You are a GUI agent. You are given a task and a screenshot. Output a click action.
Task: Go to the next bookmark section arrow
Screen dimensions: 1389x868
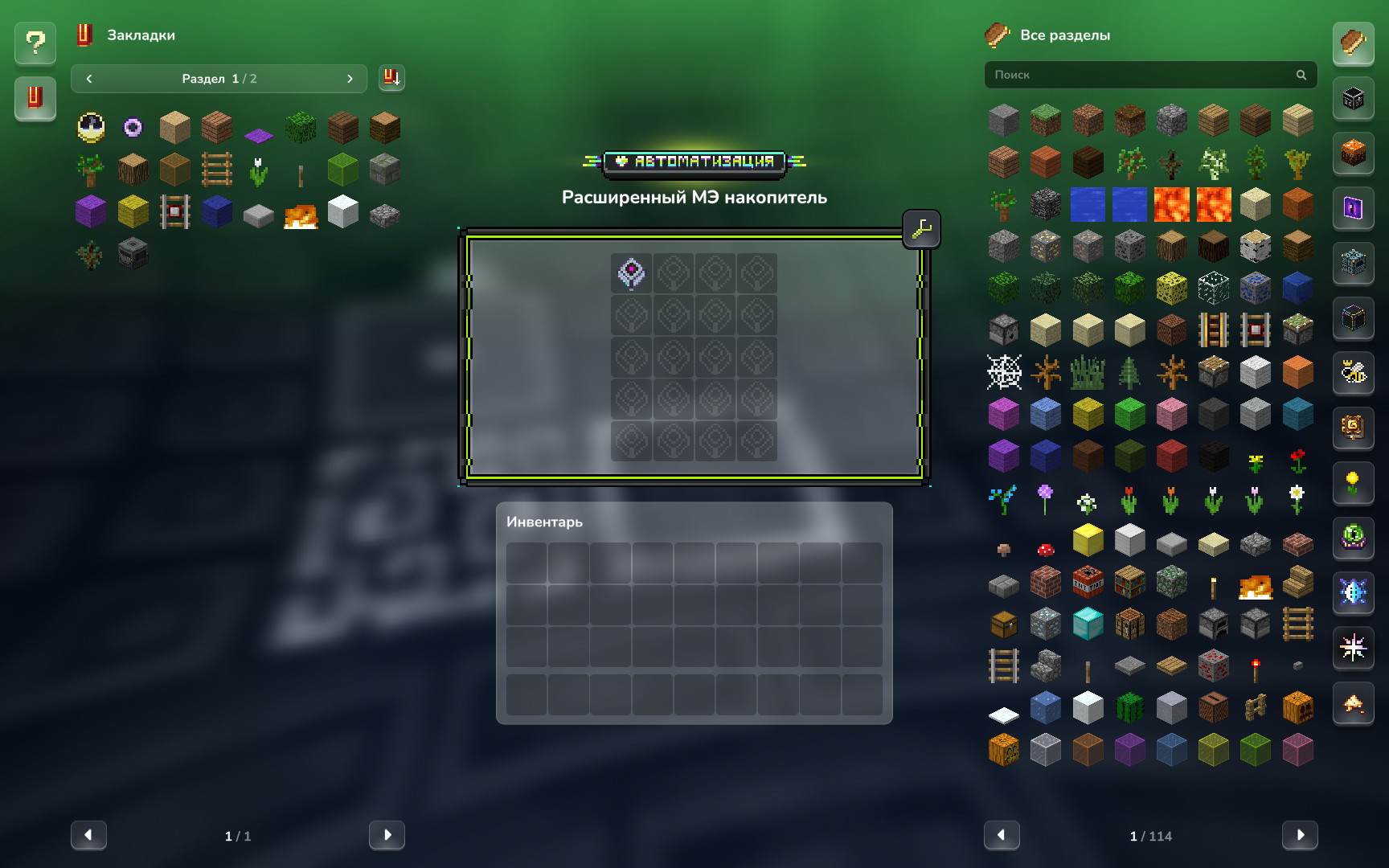point(350,79)
